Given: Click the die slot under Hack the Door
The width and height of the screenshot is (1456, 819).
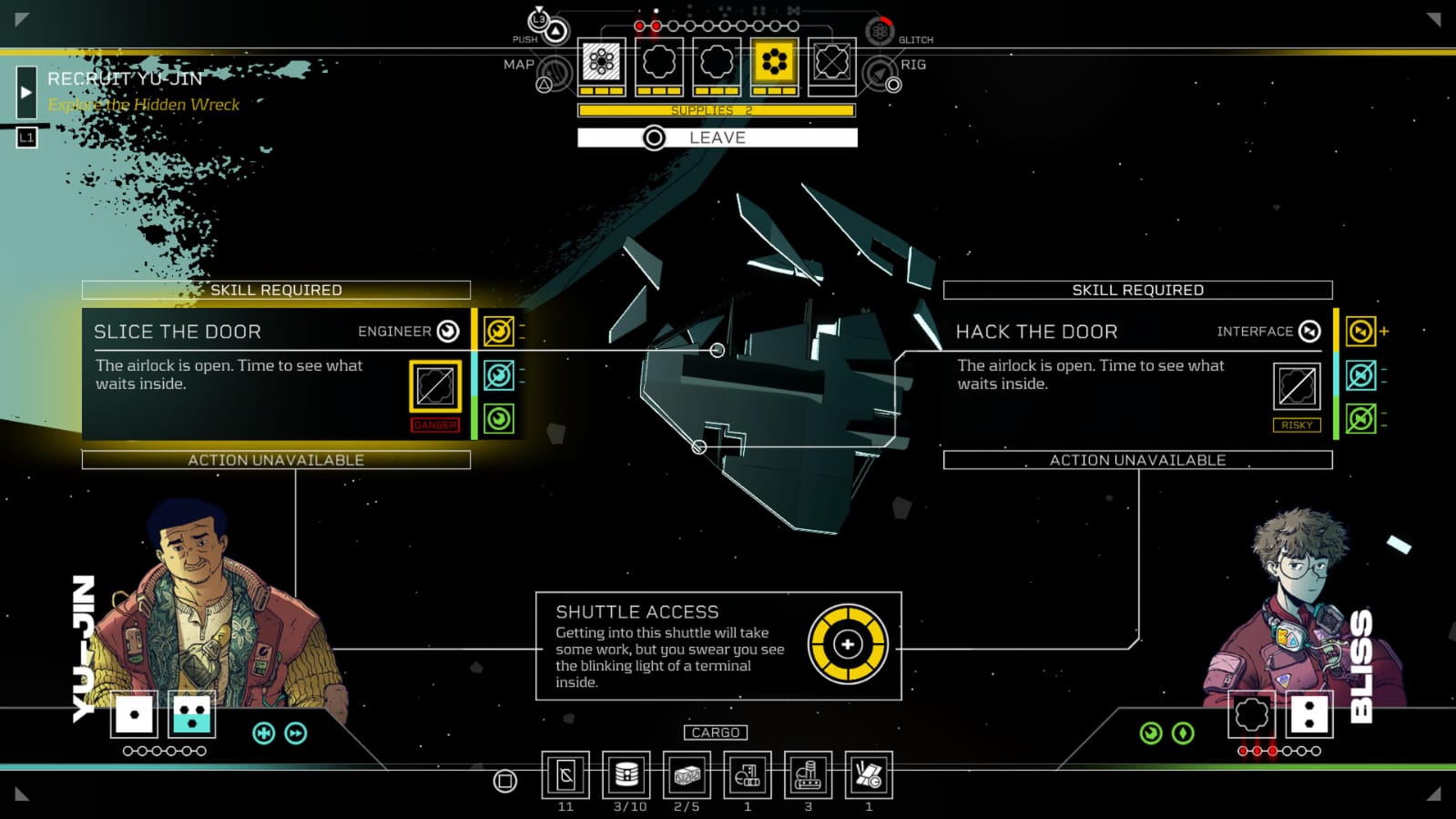Looking at the screenshot, I should click(x=1297, y=386).
